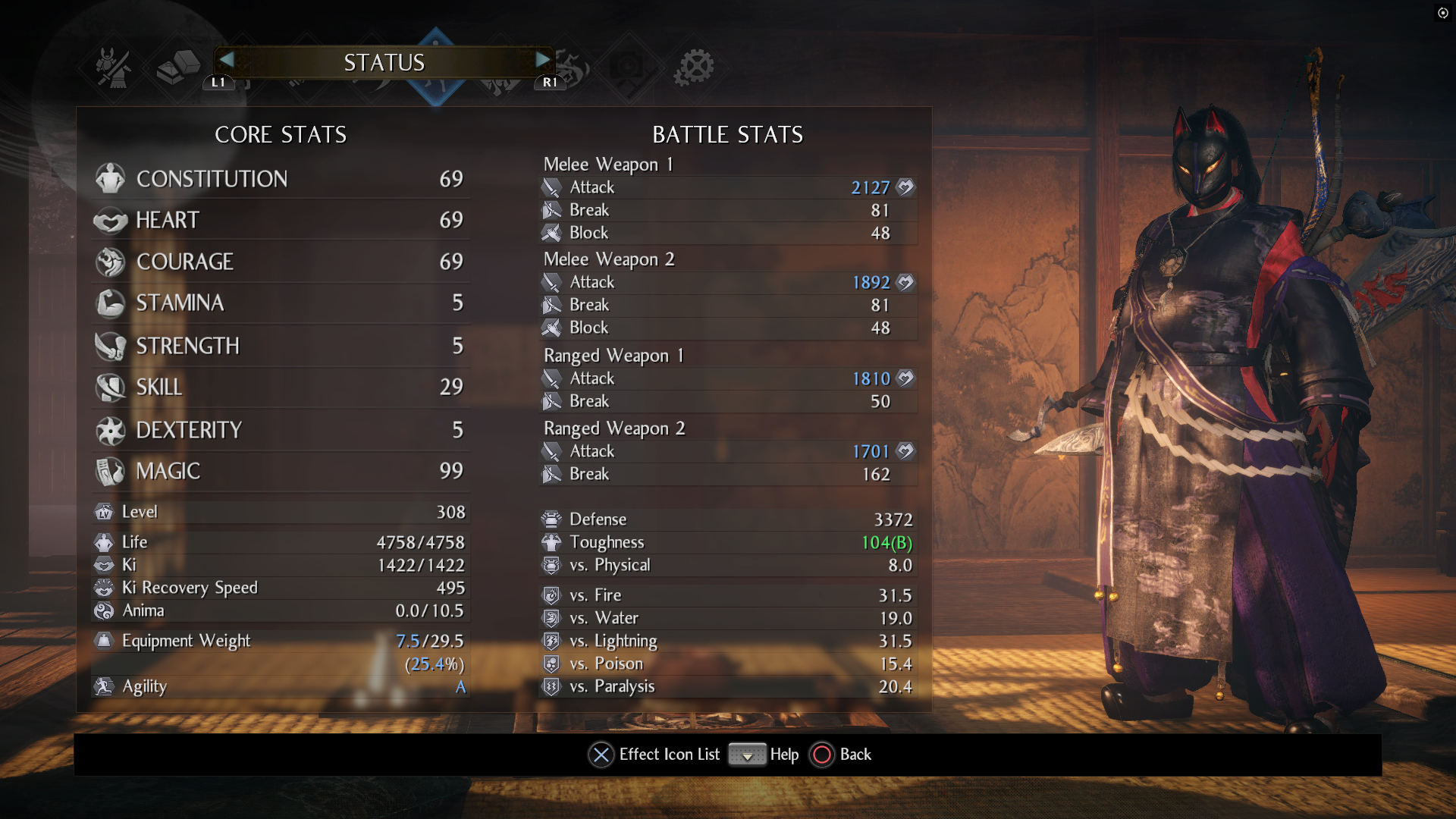Select the Toughness battle stat row

click(728, 543)
